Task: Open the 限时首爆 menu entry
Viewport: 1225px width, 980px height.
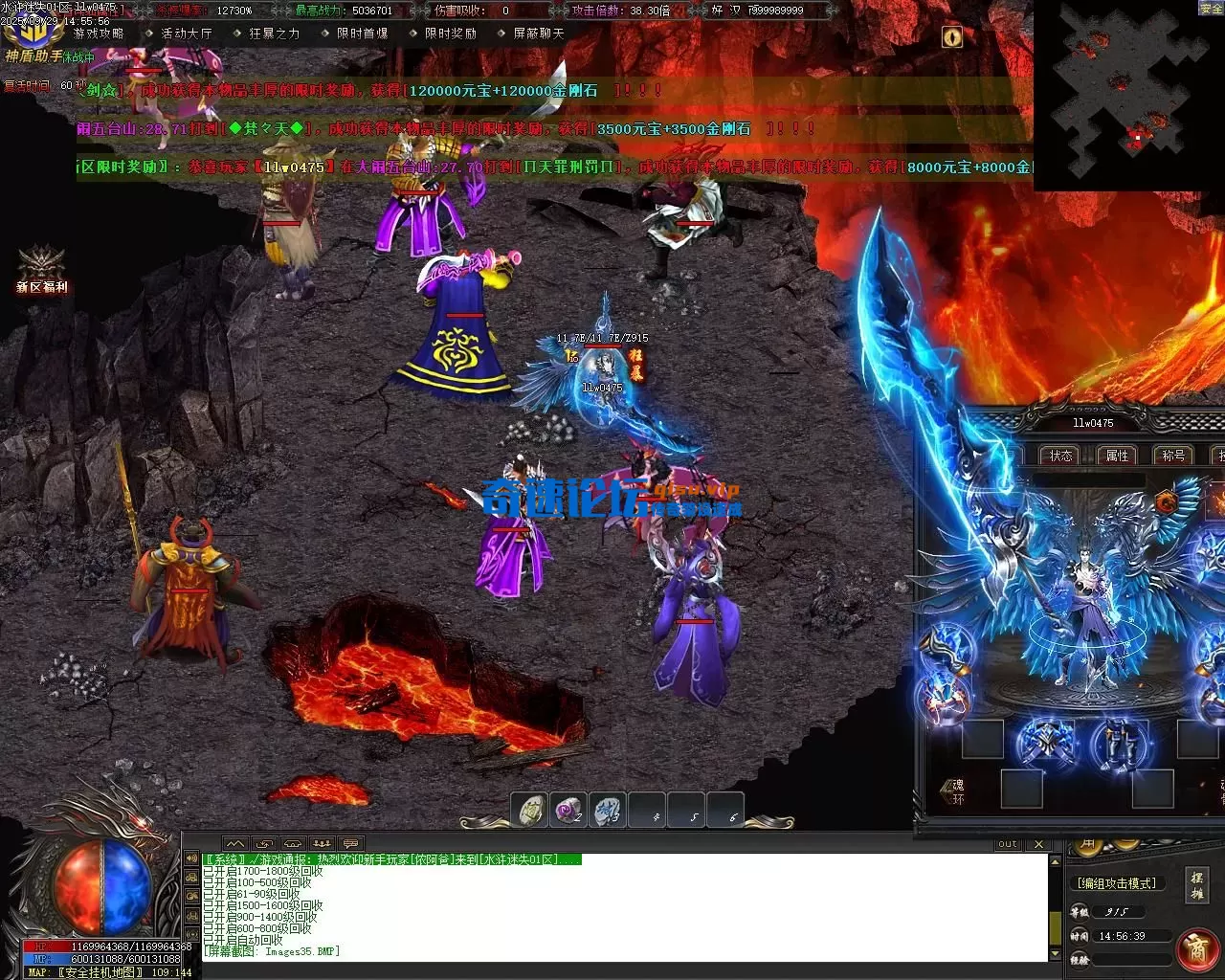Action: tap(362, 33)
